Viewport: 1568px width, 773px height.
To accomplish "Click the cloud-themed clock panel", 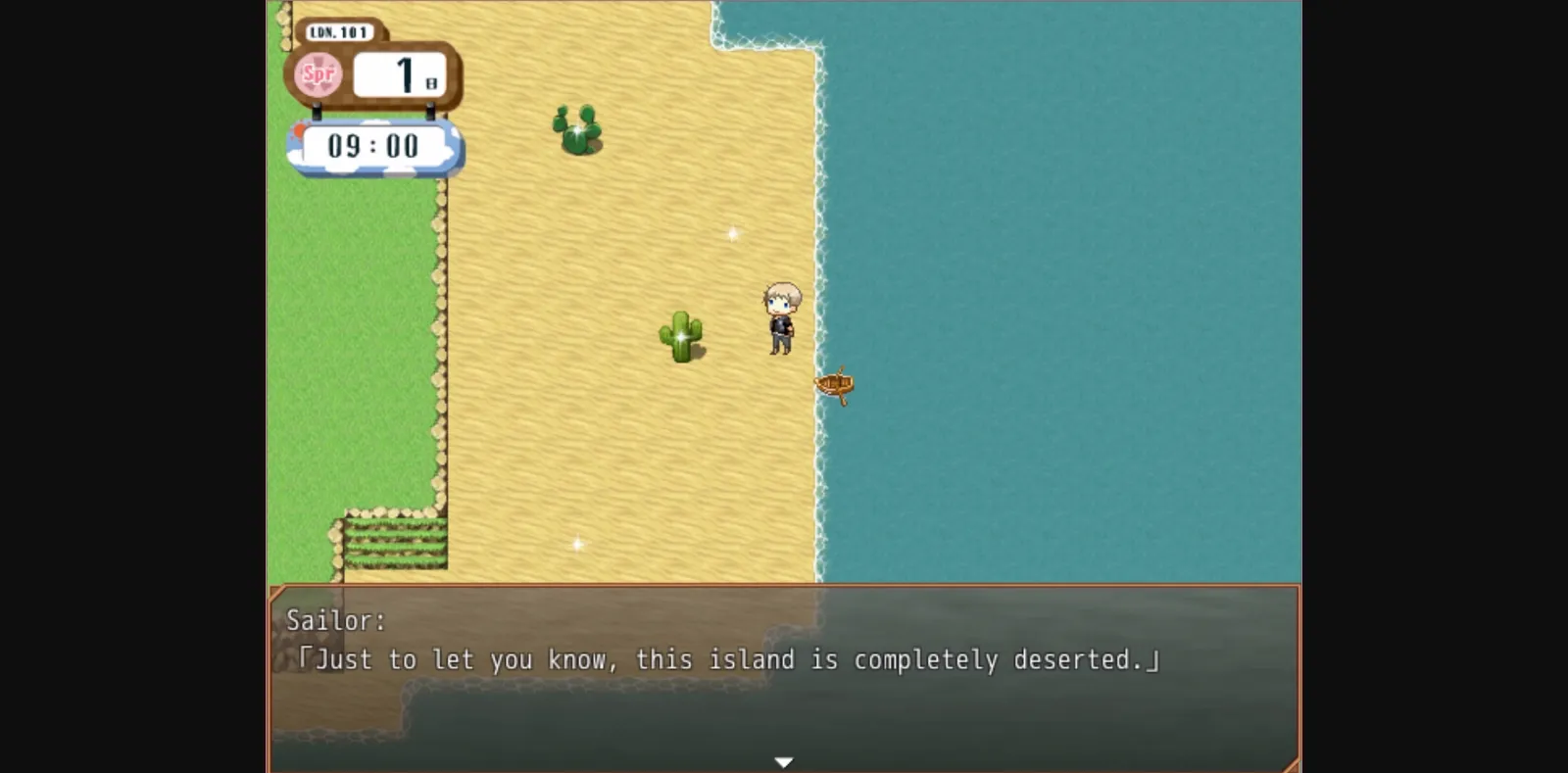I will pos(375,145).
